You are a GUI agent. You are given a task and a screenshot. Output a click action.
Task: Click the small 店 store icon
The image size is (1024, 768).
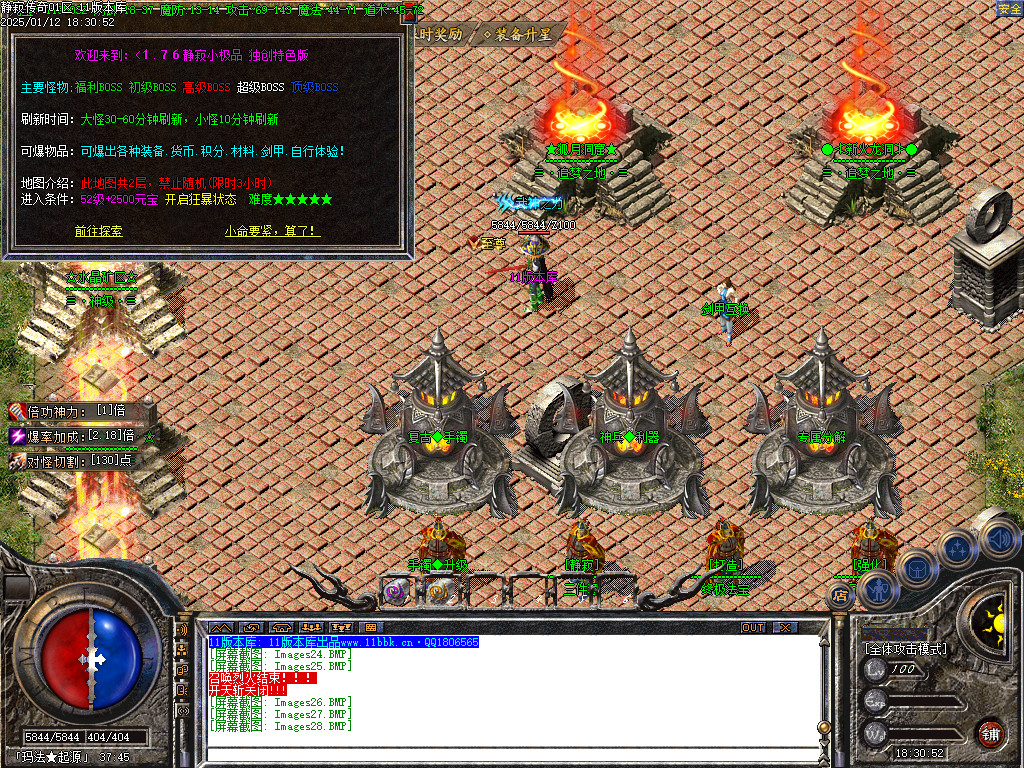point(840,596)
